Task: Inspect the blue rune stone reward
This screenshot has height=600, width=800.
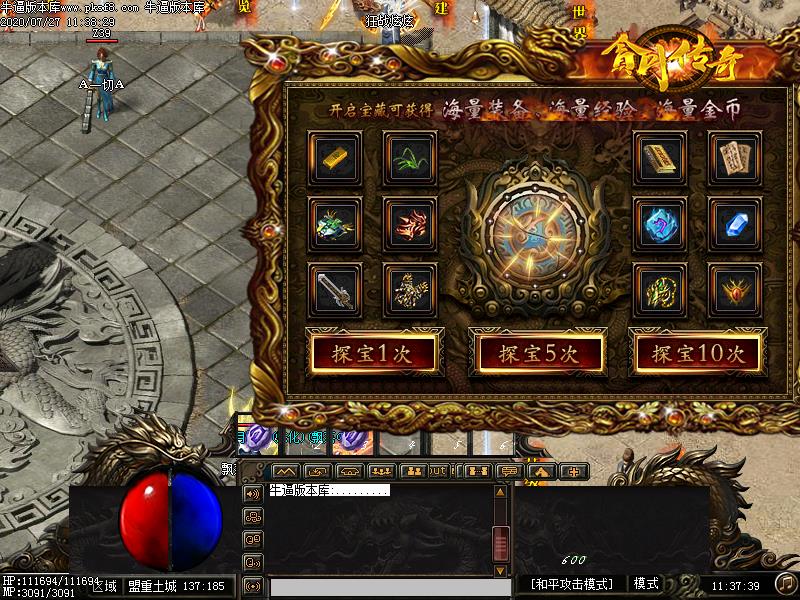Action: (660, 222)
